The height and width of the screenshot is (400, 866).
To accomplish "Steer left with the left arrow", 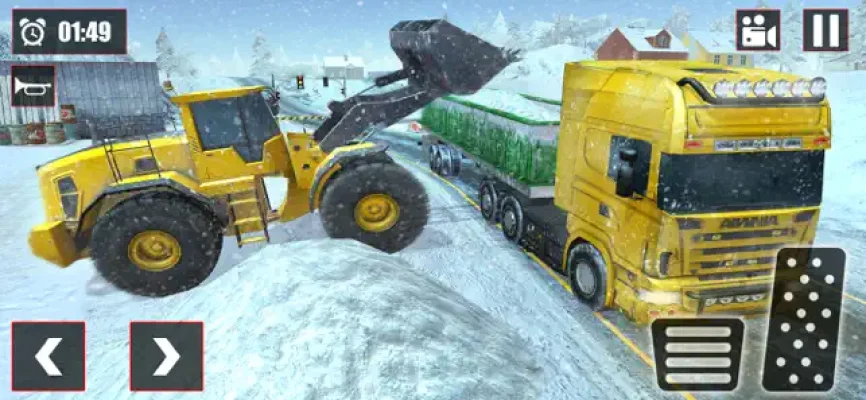I will (48, 355).
